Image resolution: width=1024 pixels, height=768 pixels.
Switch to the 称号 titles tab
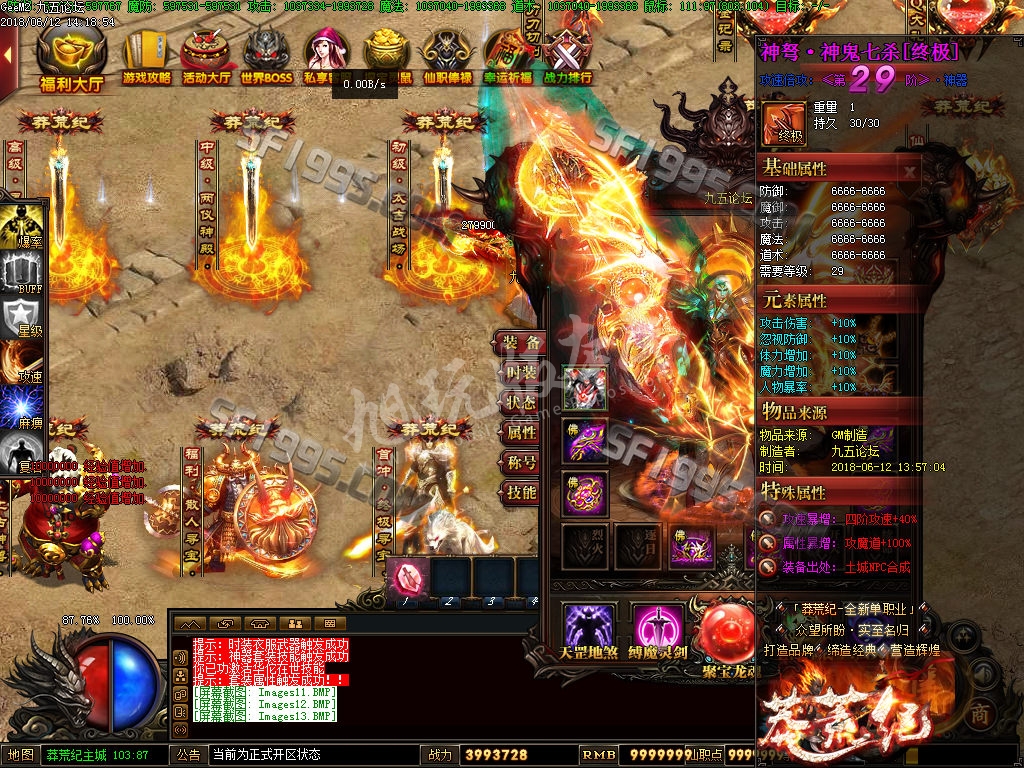coord(521,463)
